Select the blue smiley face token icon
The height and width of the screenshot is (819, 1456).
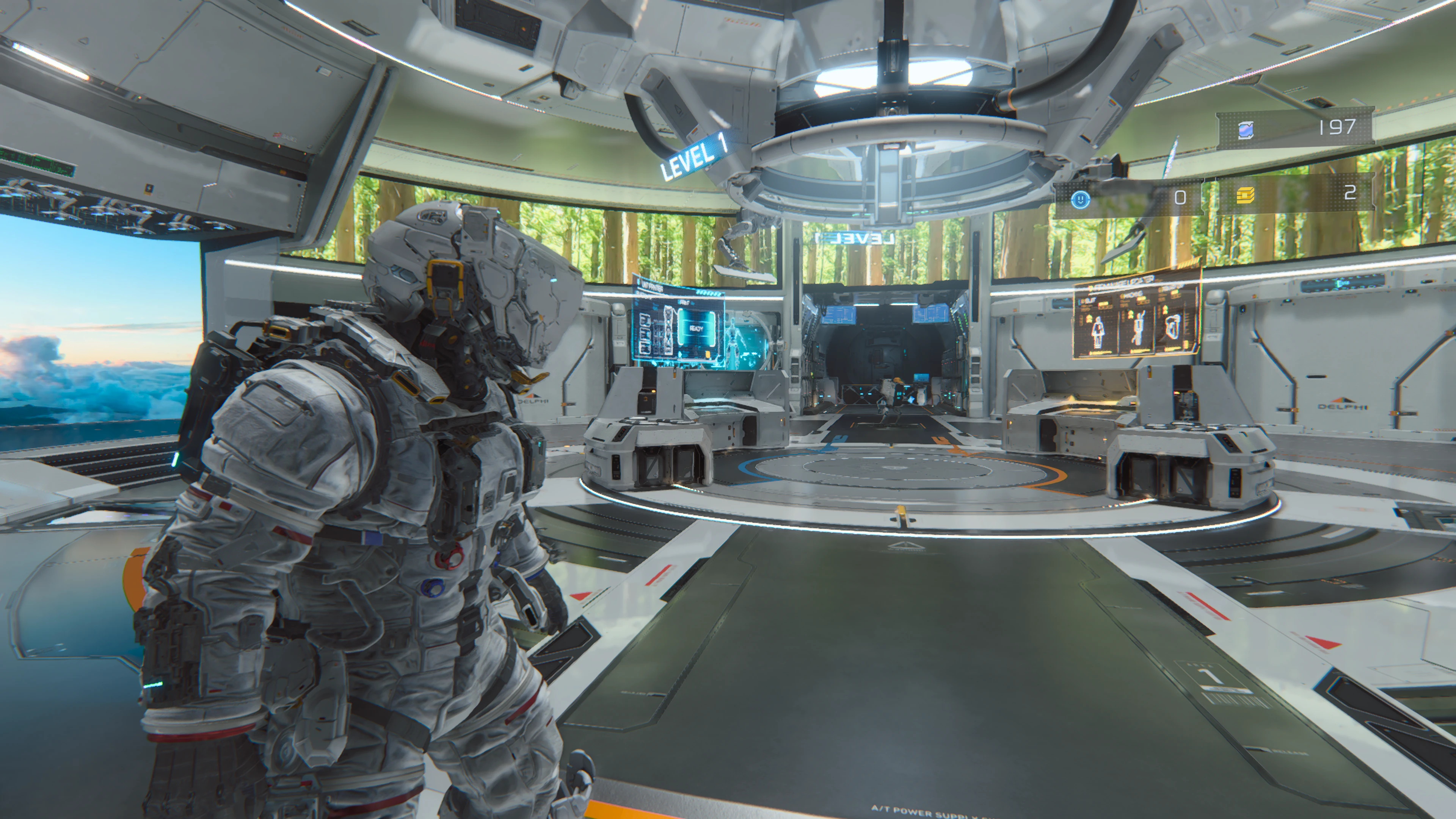pos(1080,198)
